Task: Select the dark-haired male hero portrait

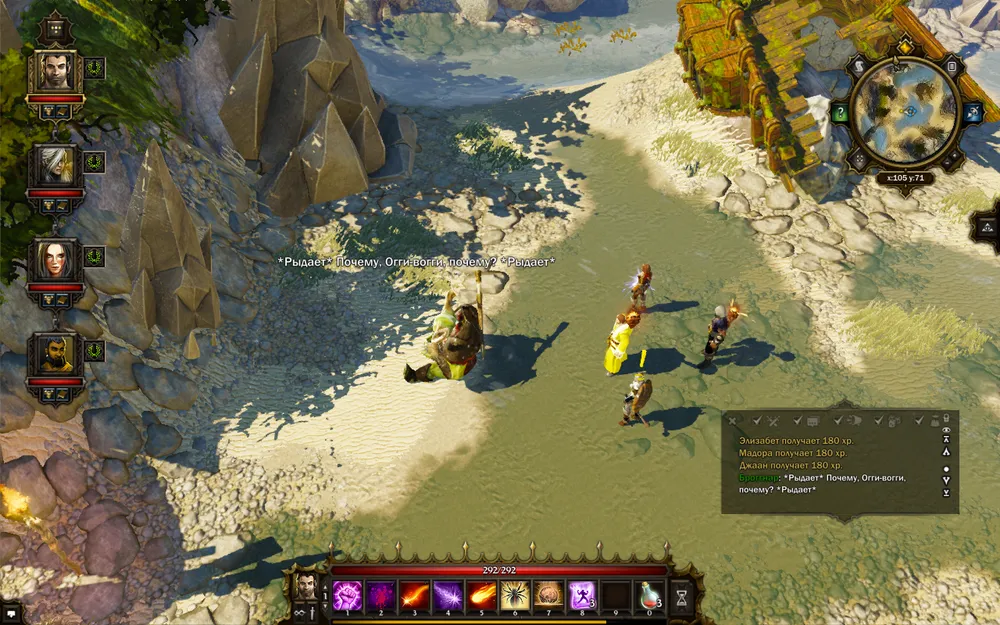Action: coord(56,71)
